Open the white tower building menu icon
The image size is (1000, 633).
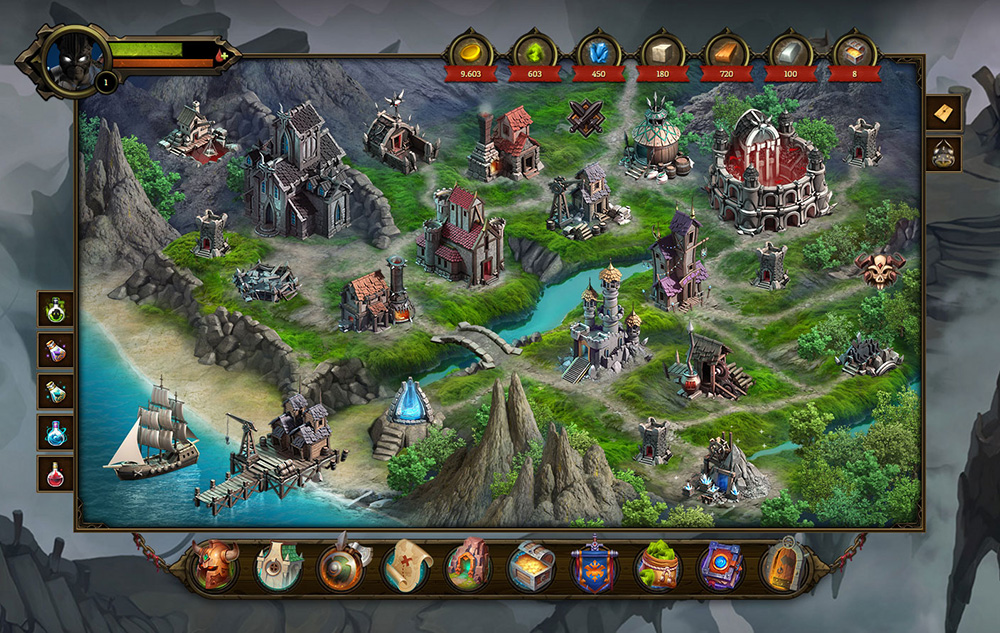tap(279, 567)
